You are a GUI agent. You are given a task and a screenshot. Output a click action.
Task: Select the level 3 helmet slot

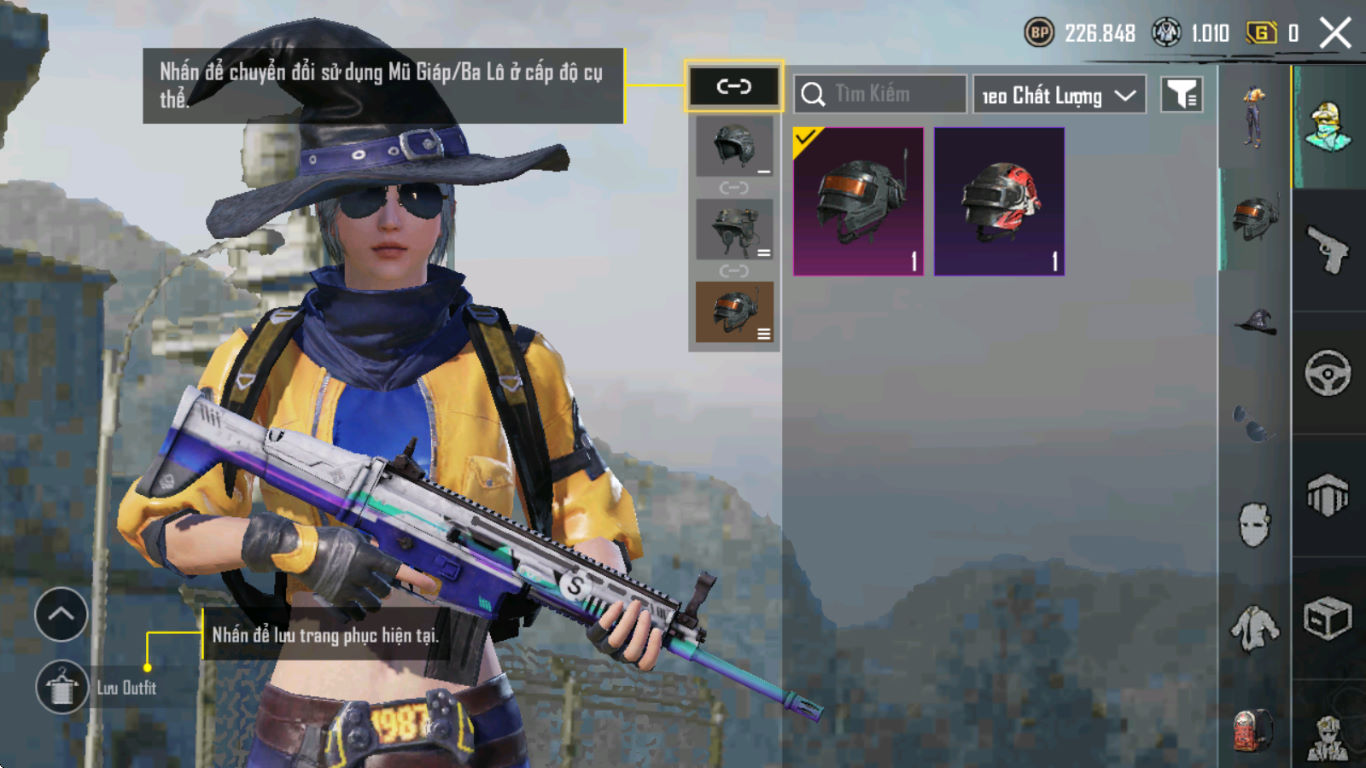click(x=734, y=312)
